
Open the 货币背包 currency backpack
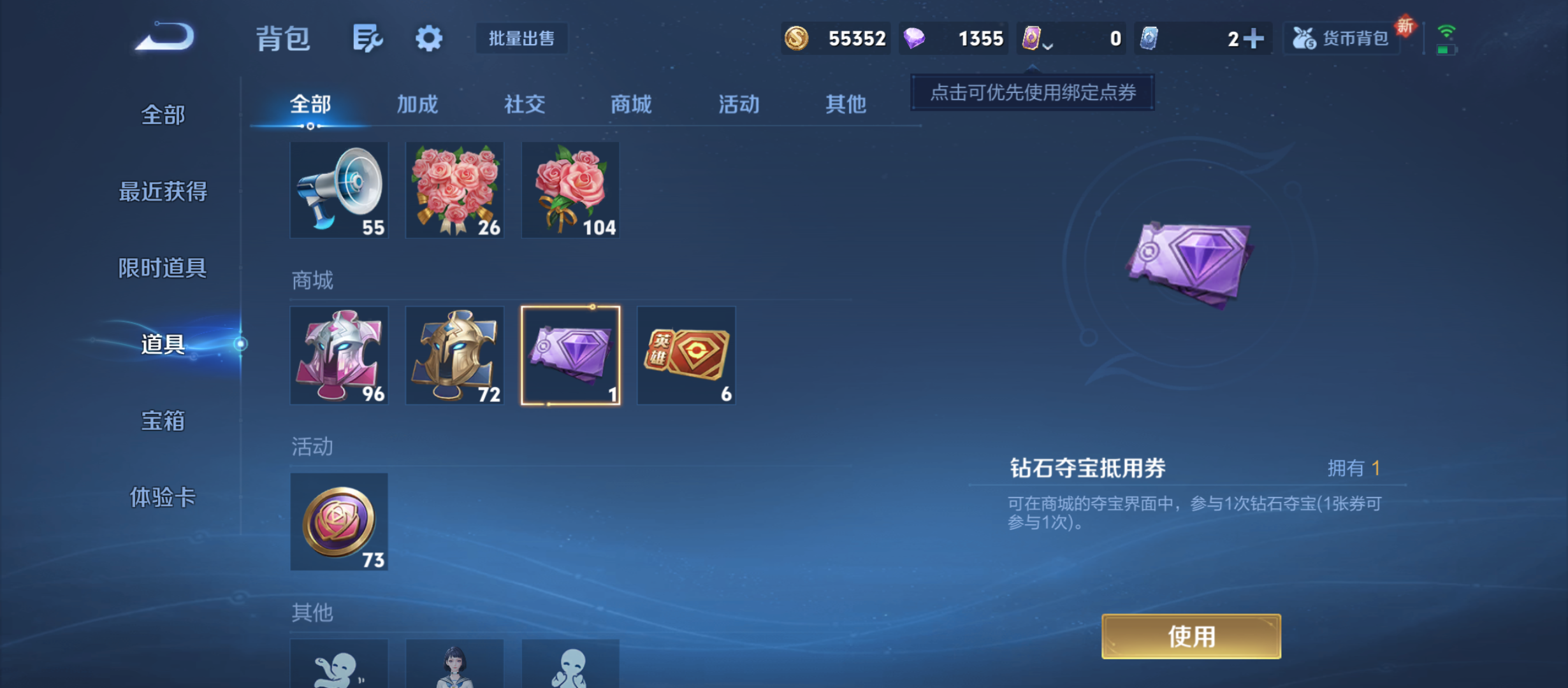[x=1342, y=38]
